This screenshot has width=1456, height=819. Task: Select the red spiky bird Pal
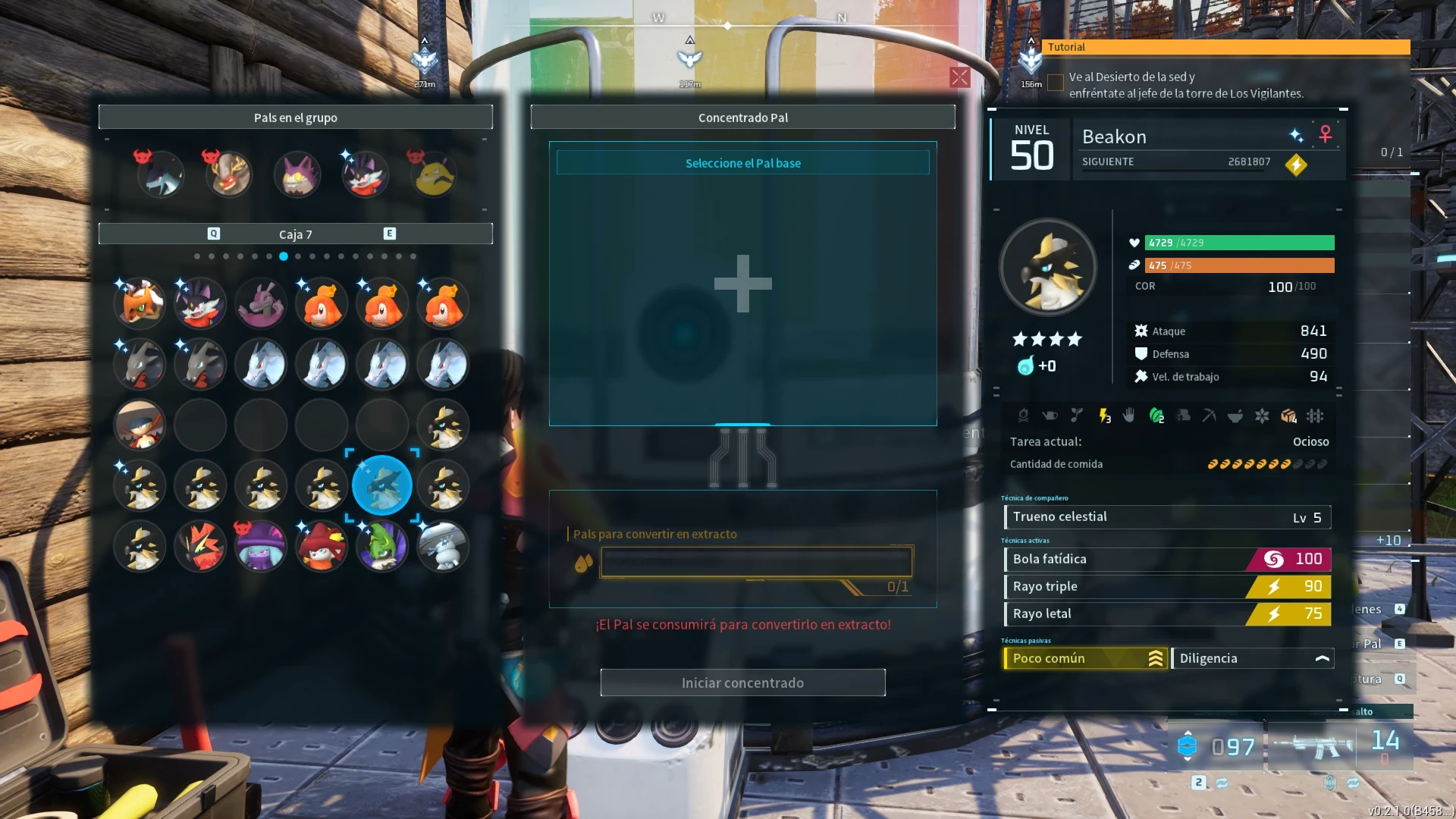pyautogui.click(x=200, y=546)
